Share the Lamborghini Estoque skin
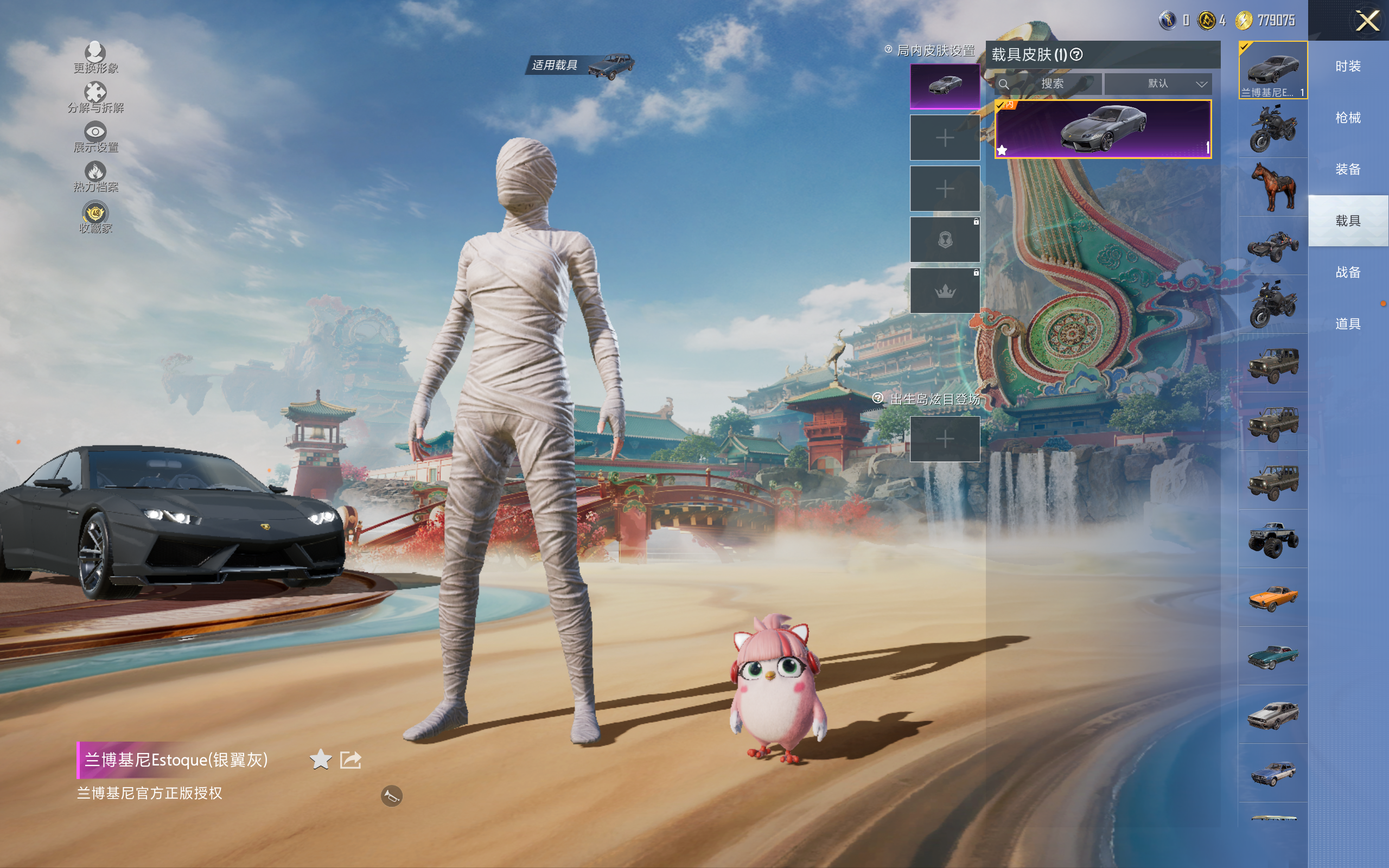Screen dimensions: 1389x868 click(351, 759)
